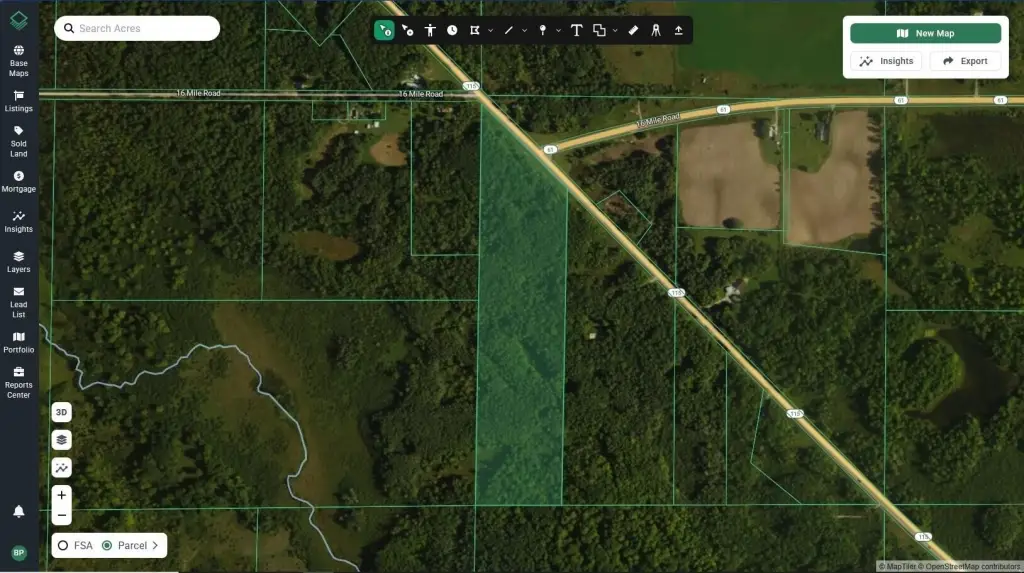Image resolution: width=1024 pixels, height=573 pixels.
Task: Open Sold Land in the sidebar
Action: pyautogui.click(x=18, y=141)
